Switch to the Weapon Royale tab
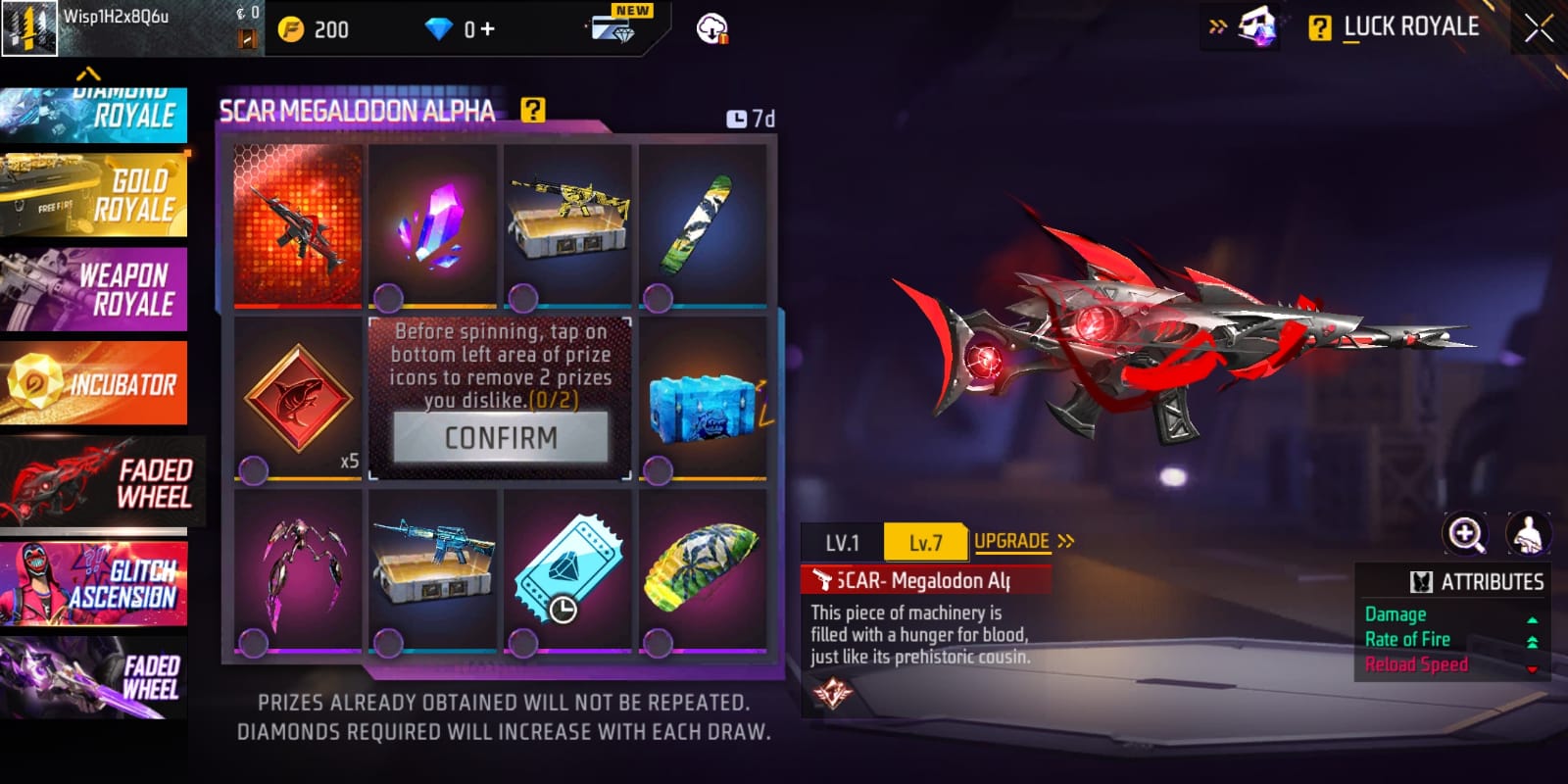1568x784 pixels. pos(94,290)
